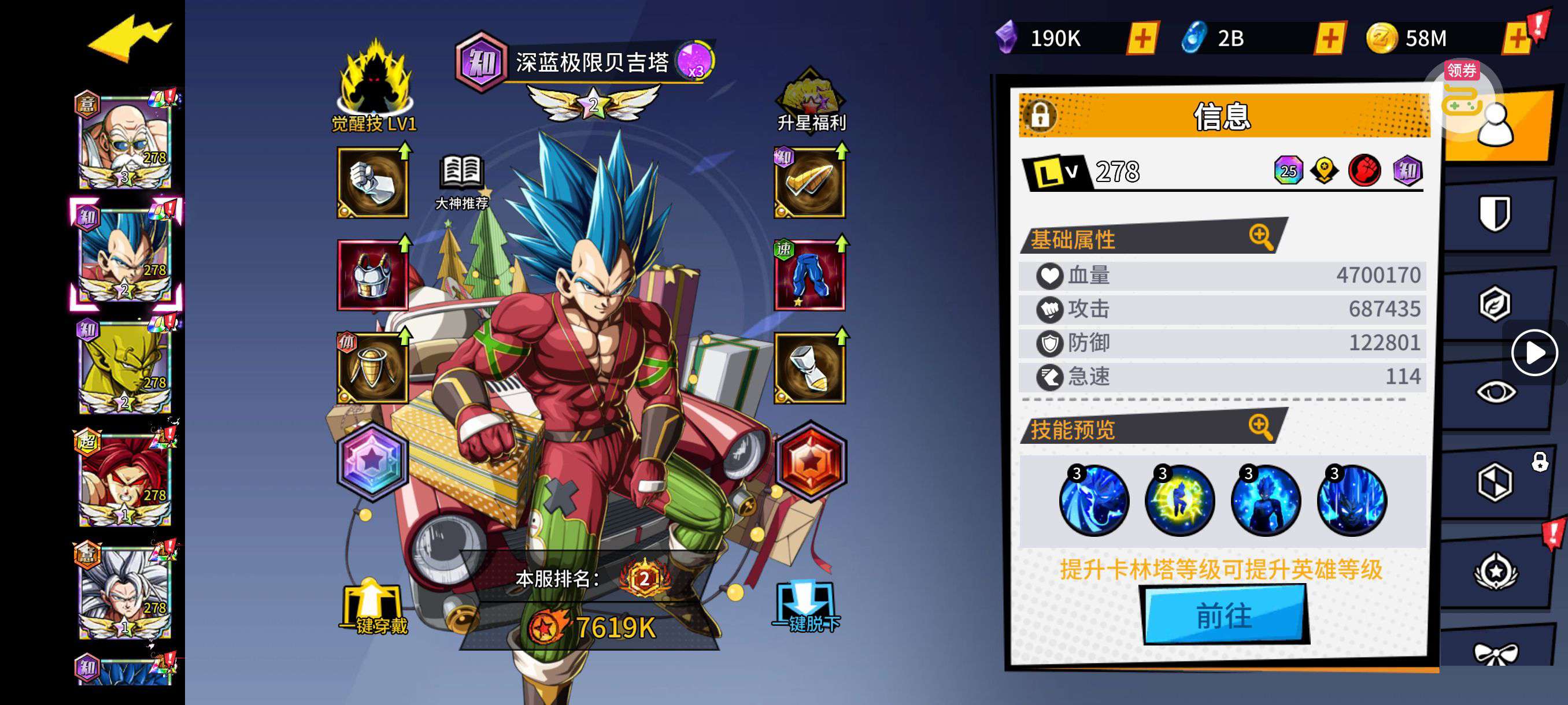The image size is (1568, 705).
Task: Open the purple hexagon star gem slot
Action: pos(372,462)
